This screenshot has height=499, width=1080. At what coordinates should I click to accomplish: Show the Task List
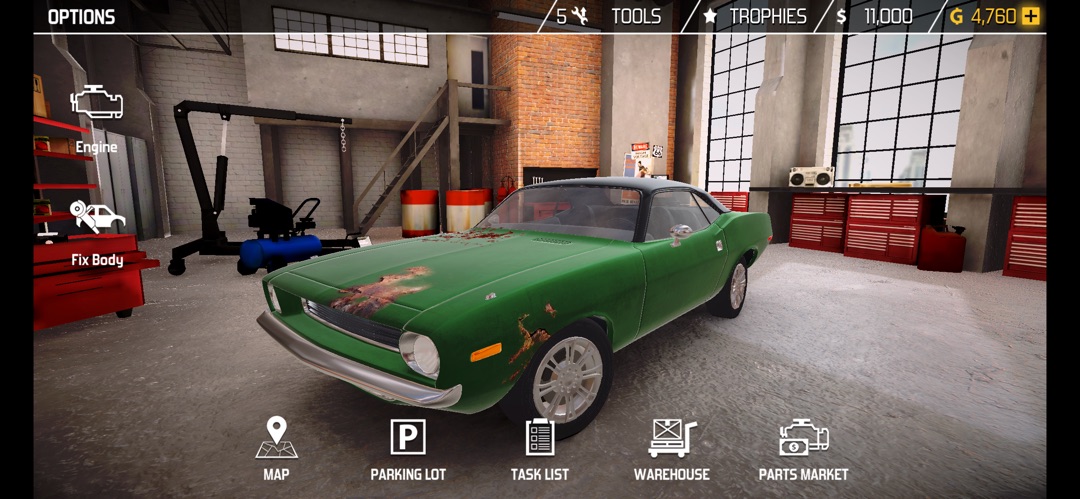click(540, 449)
